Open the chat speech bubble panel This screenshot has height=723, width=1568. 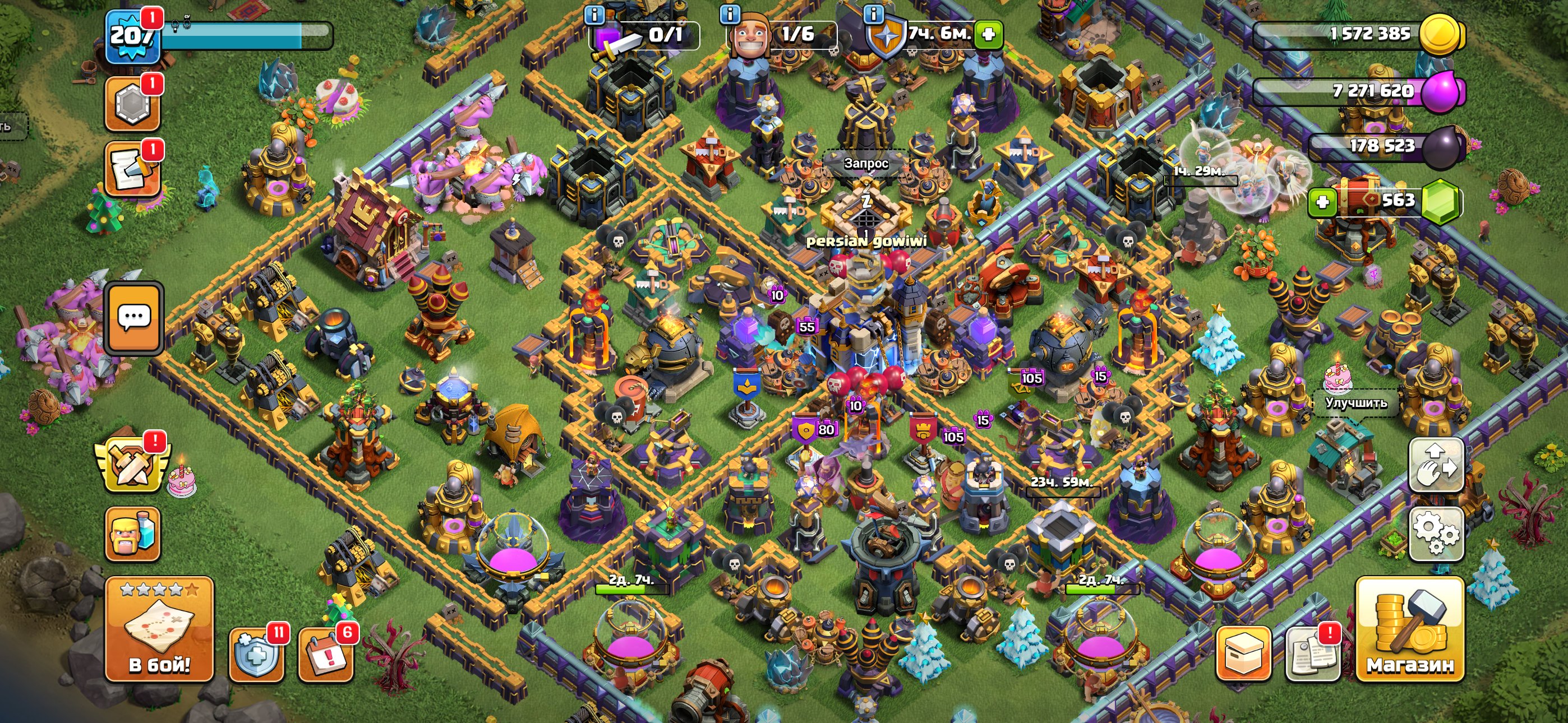(x=134, y=318)
